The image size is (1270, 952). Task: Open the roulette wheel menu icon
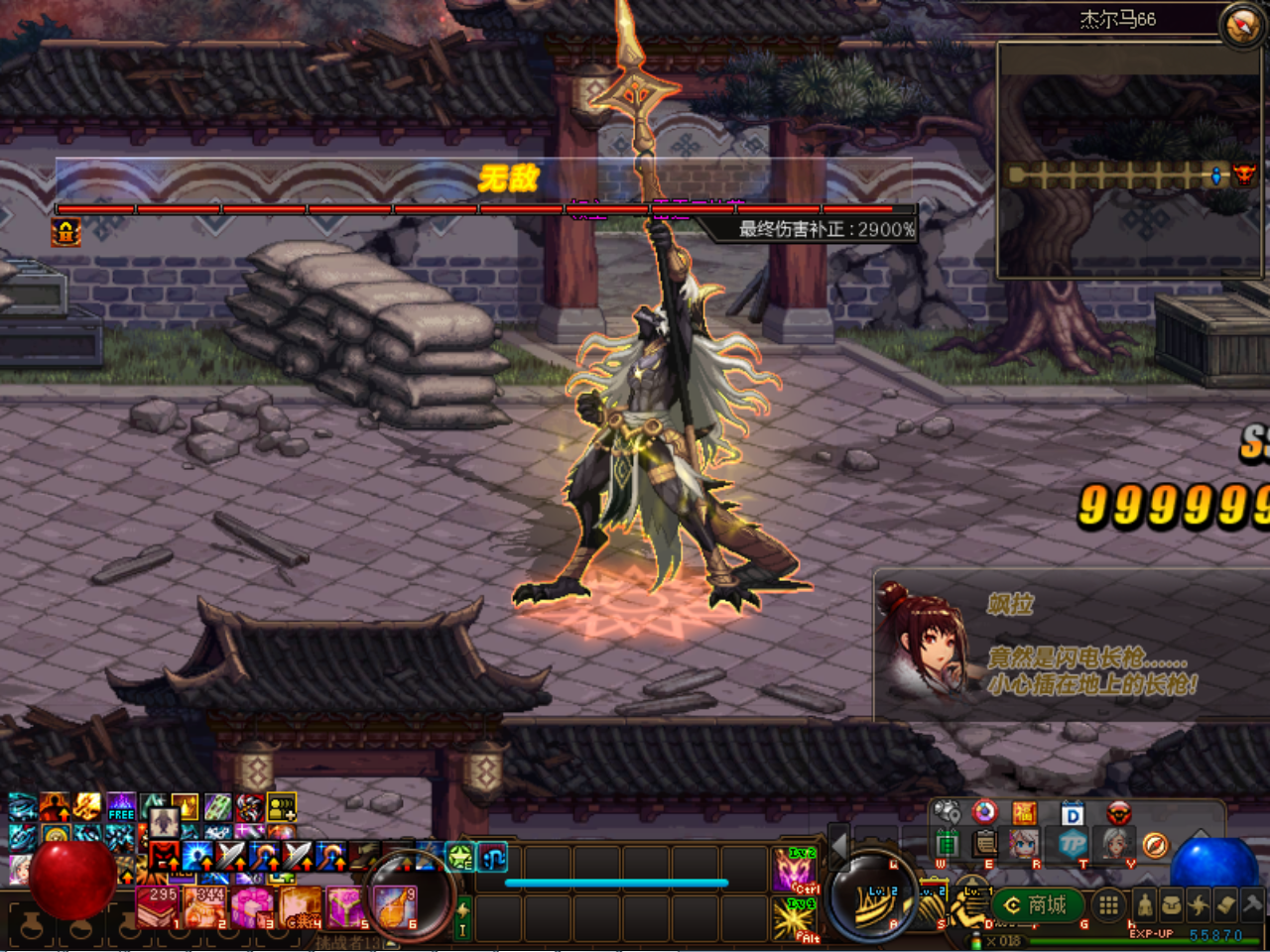pos(984,813)
